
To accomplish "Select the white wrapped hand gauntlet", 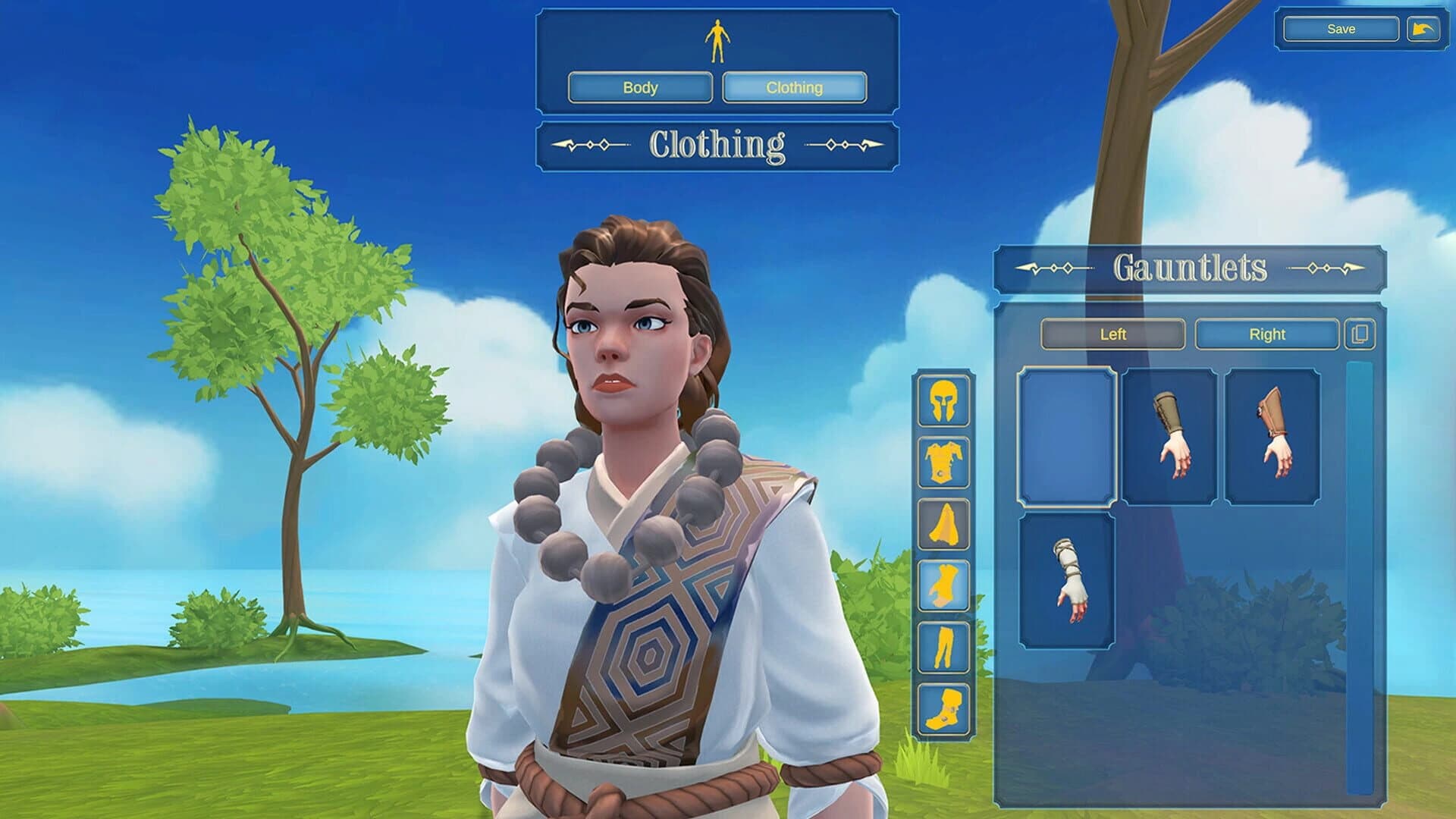I will 1066,581.
